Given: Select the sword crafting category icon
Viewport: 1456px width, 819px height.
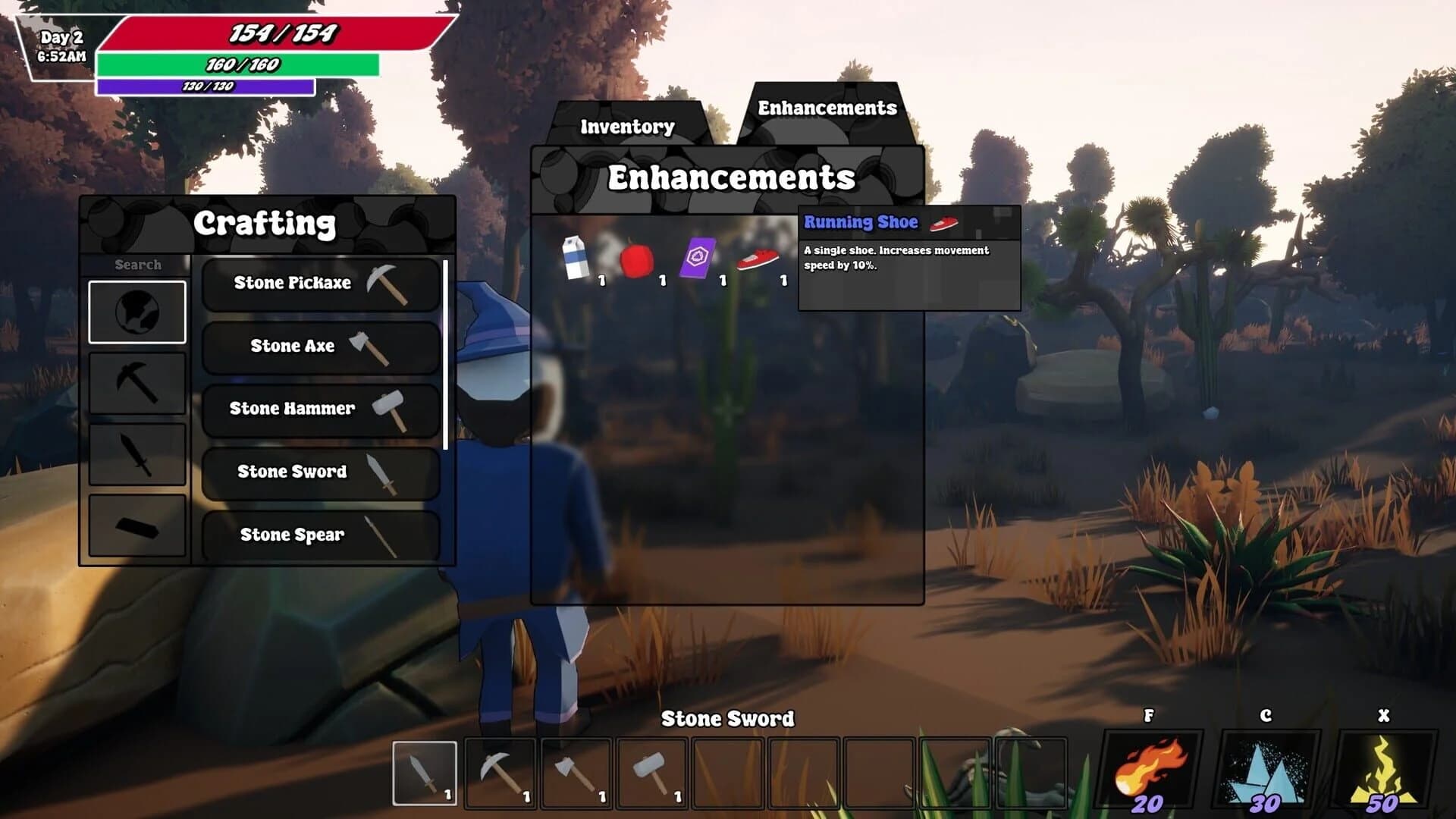Looking at the screenshot, I should click(137, 457).
